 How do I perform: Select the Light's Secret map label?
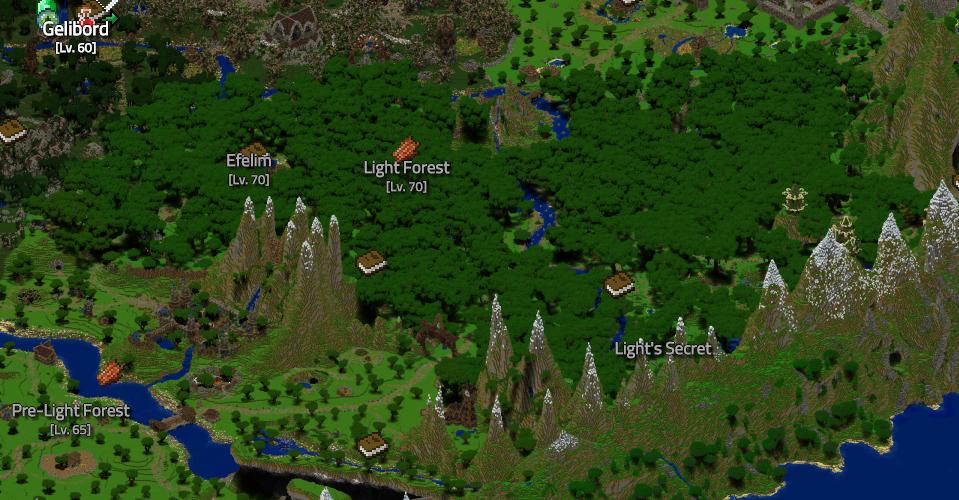click(663, 349)
